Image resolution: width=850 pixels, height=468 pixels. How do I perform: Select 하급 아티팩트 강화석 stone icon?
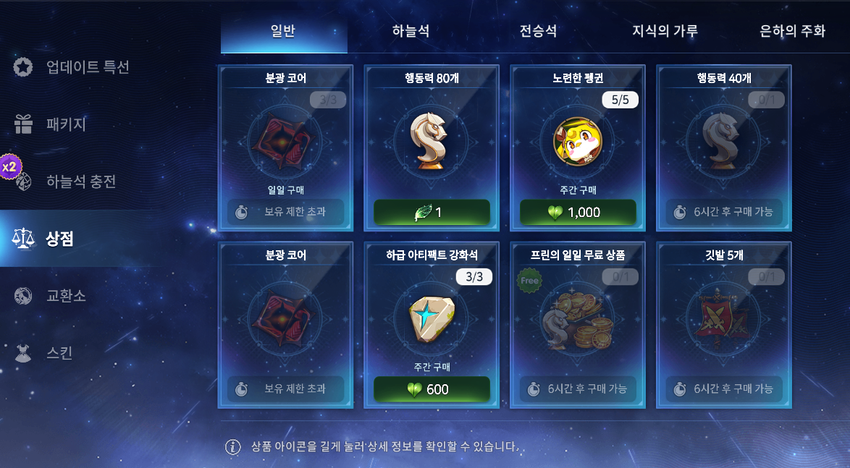click(x=431, y=318)
